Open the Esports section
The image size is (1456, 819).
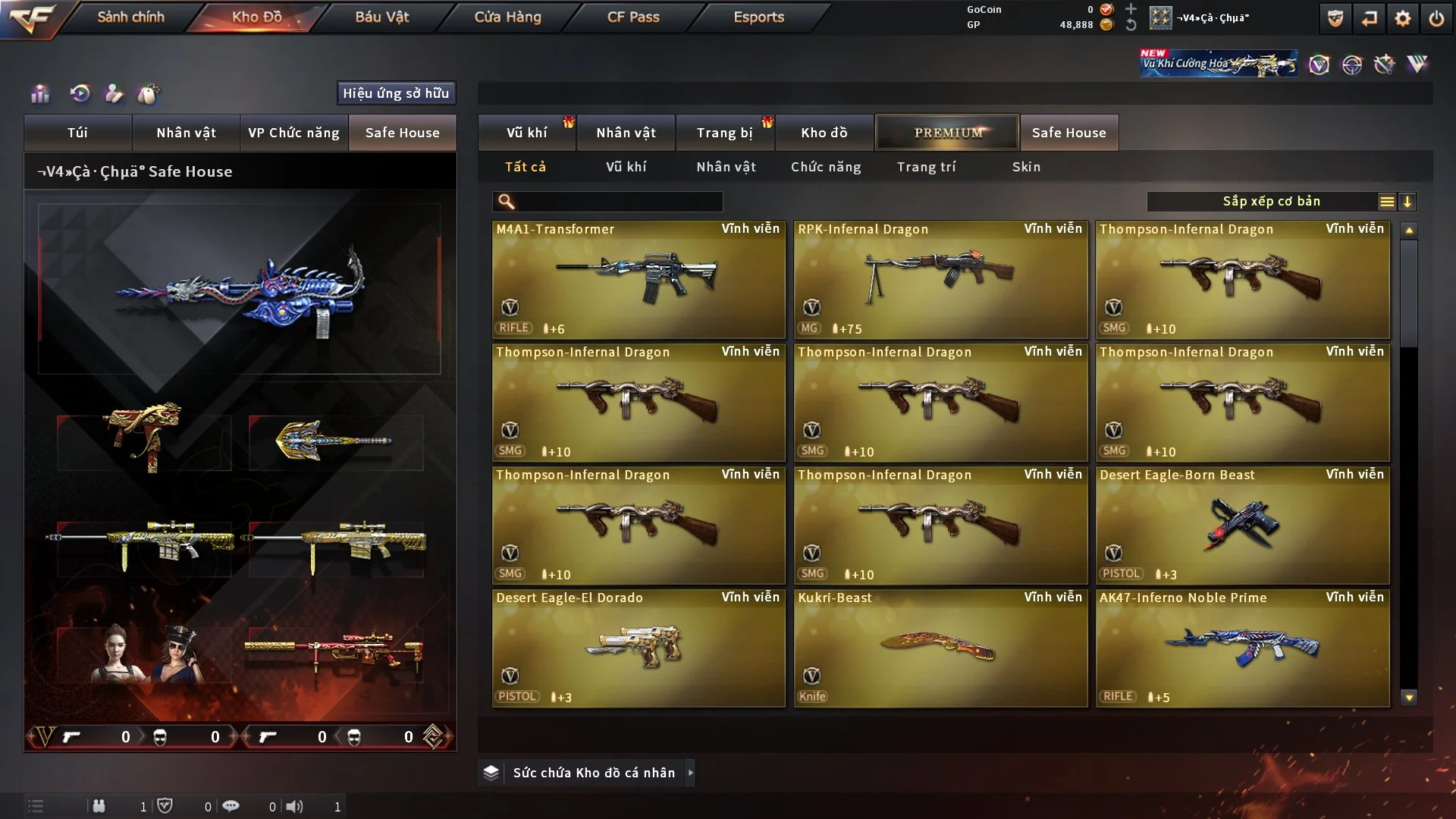758,17
